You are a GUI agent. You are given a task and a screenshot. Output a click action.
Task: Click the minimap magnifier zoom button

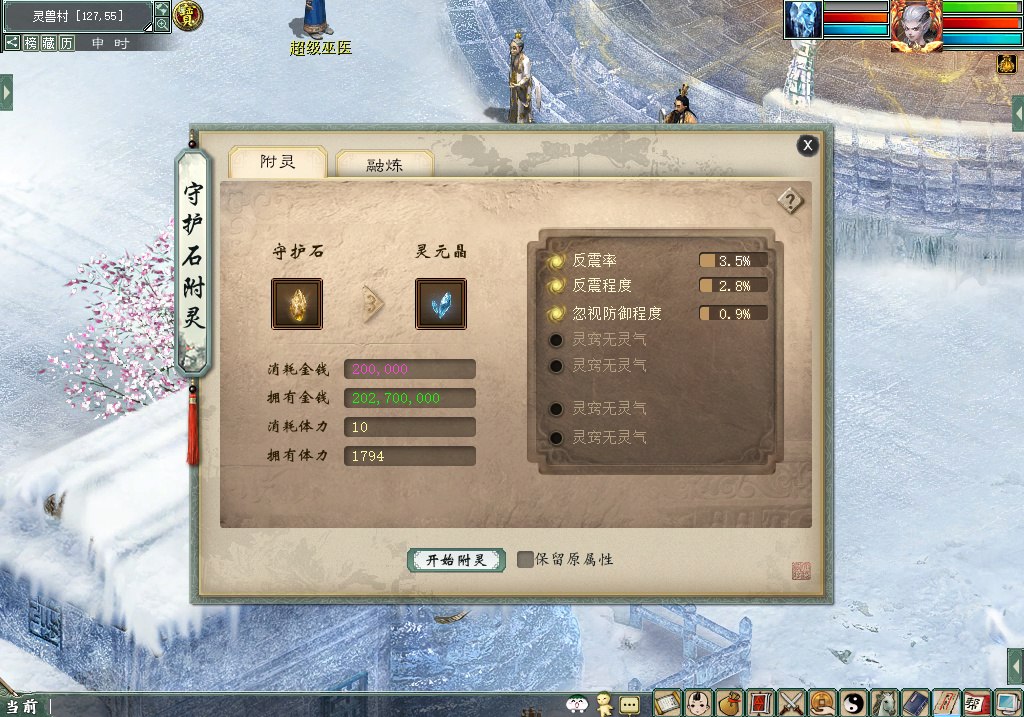(162, 24)
